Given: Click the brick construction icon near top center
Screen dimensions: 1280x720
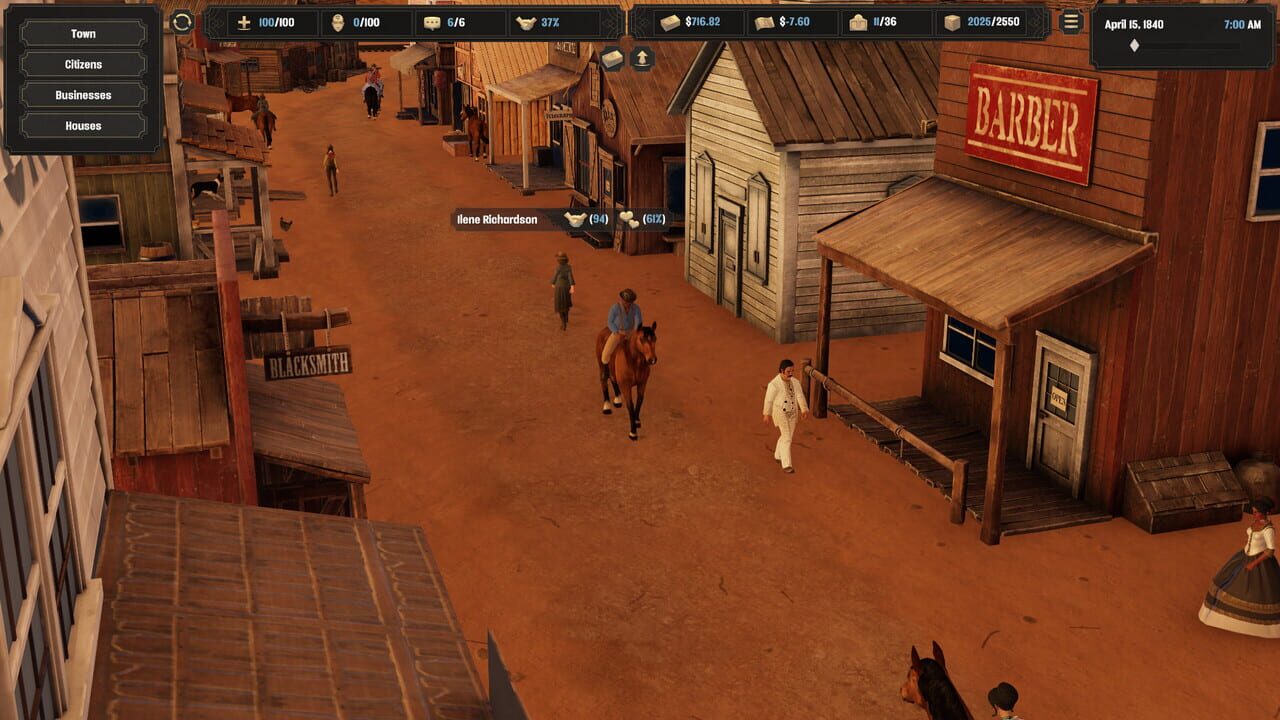Looking at the screenshot, I should 610,57.
